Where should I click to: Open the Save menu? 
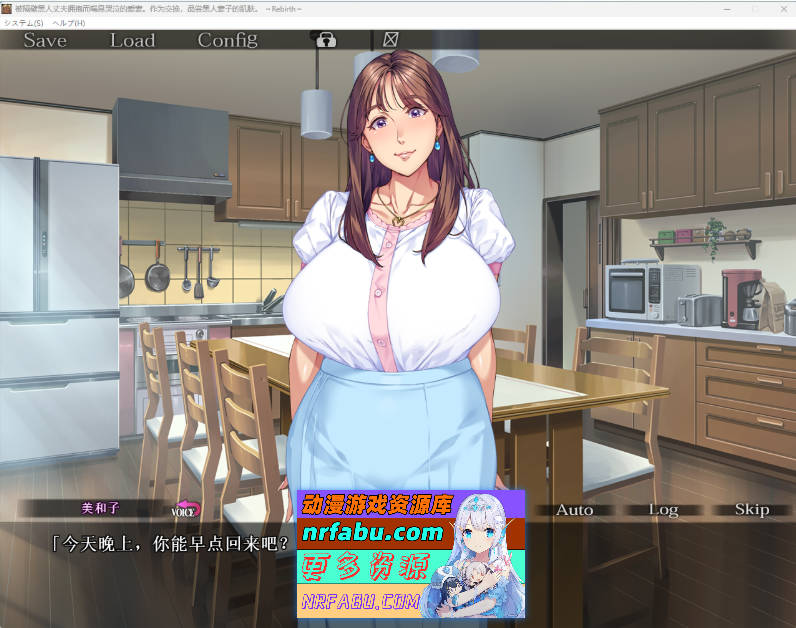point(45,40)
